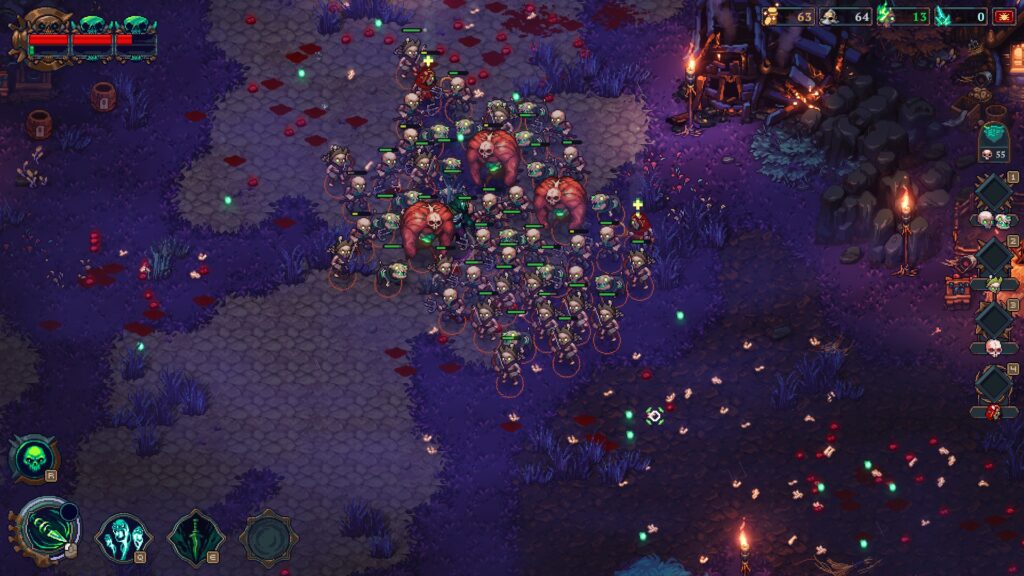Viewport: 1024px width, 576px height.
Task: Activate the green skull ability
Action: tap(34, 458)
